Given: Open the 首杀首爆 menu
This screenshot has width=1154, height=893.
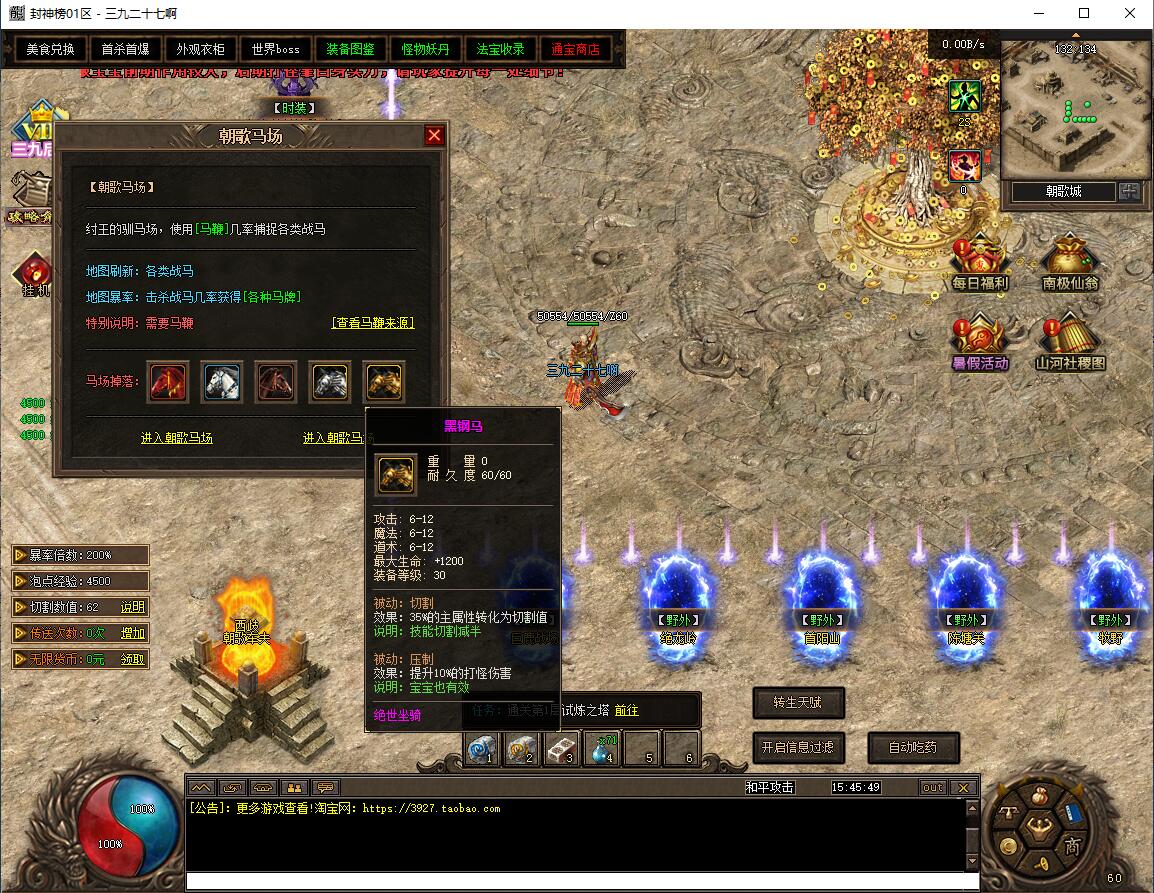Looking at the screenshot, I should (x=125, y=49).
